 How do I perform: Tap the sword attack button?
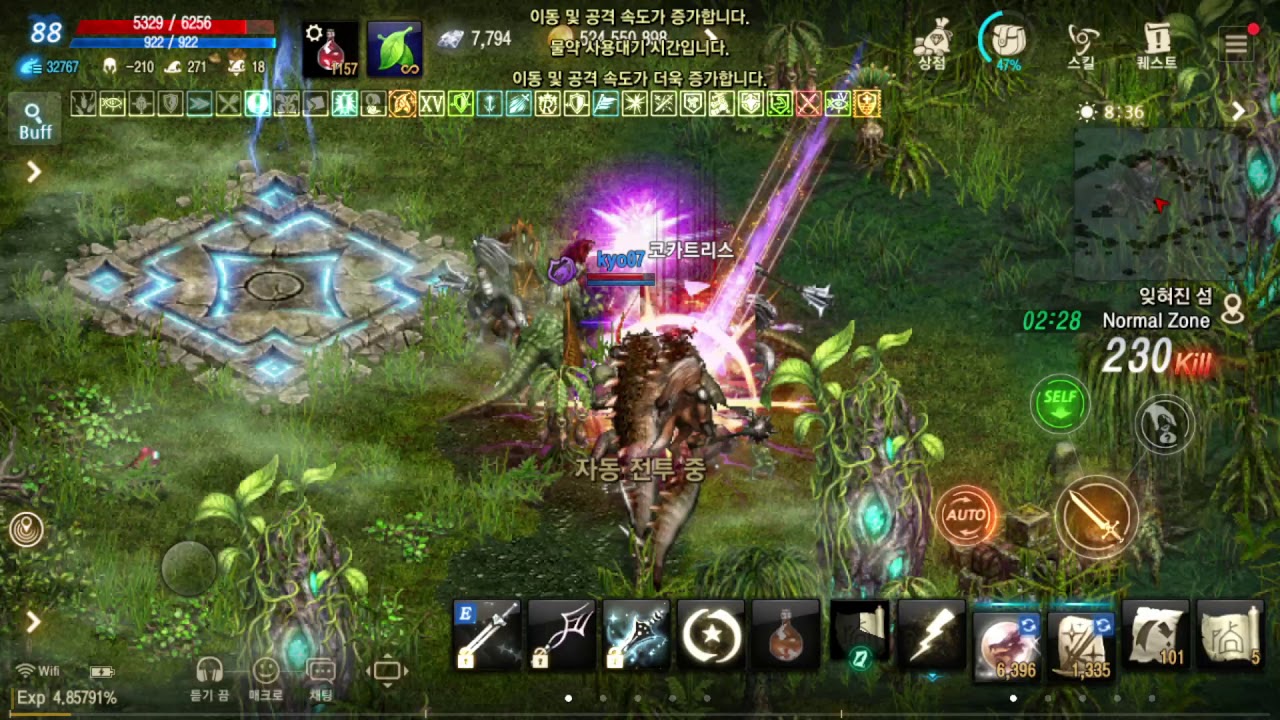[1096, 517]
